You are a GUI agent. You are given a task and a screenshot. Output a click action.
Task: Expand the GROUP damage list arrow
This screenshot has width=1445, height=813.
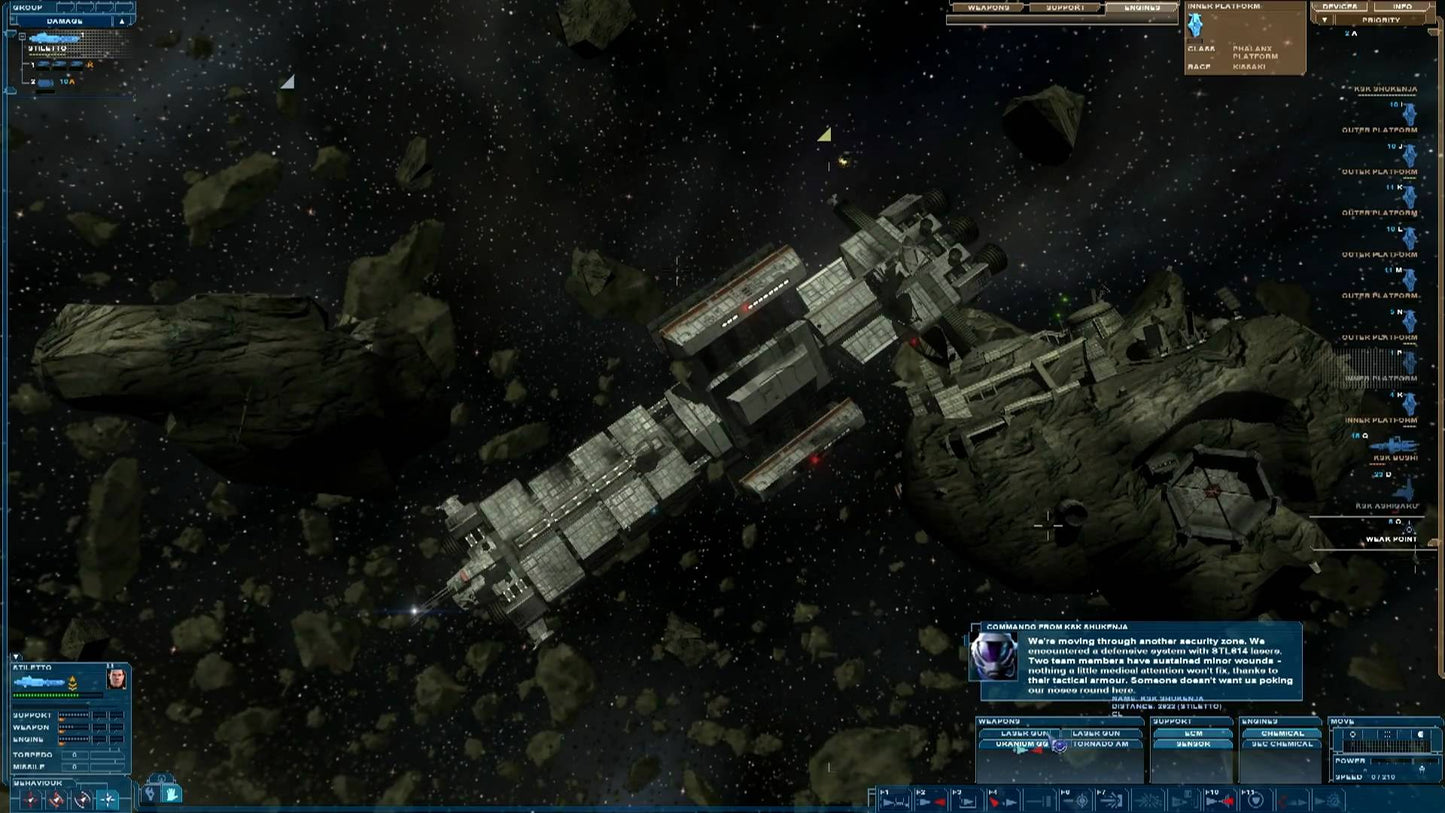pos(121,21)
